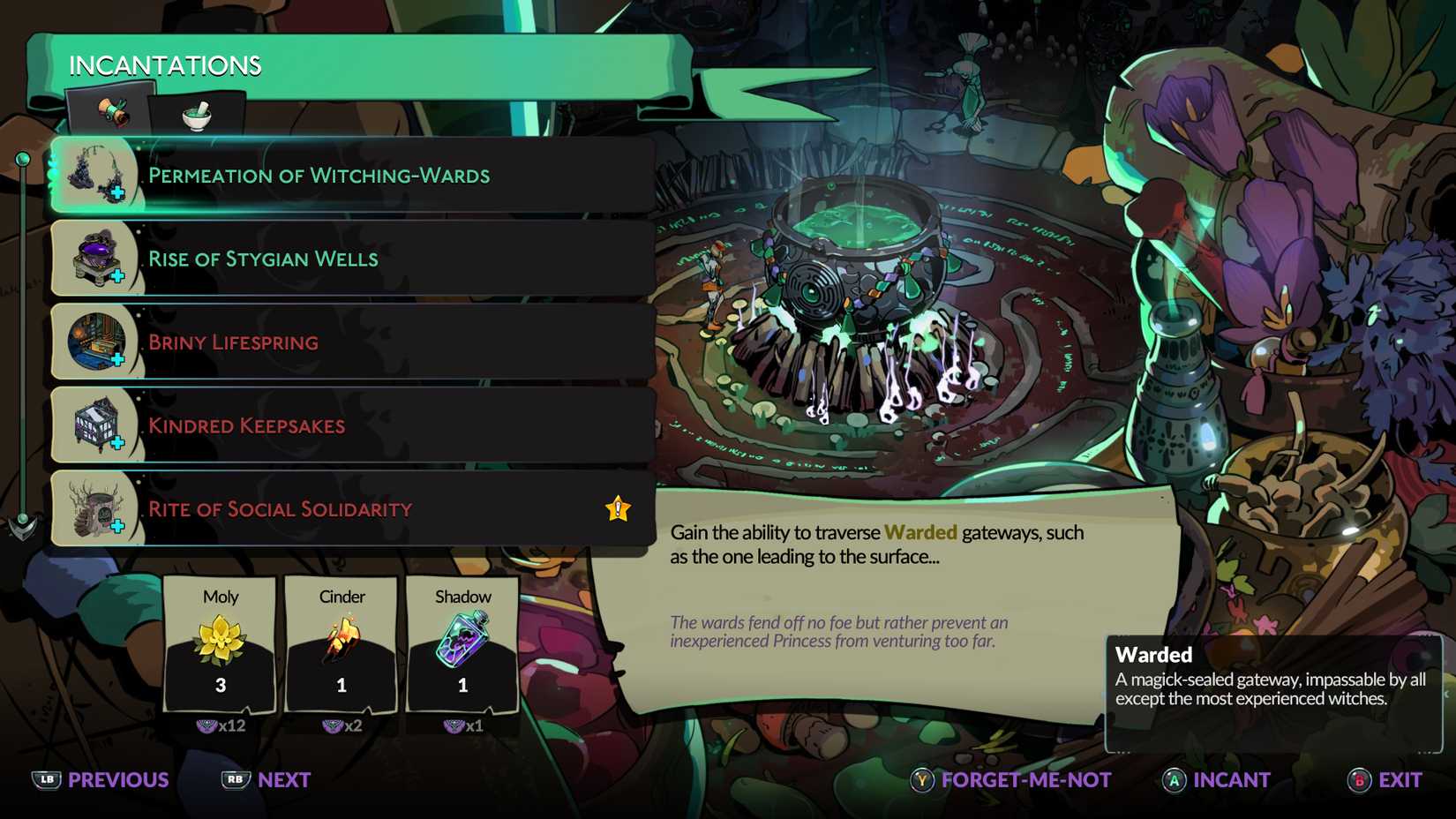Click the star badge on Rite of Social Solidarity

pos(617,507)
